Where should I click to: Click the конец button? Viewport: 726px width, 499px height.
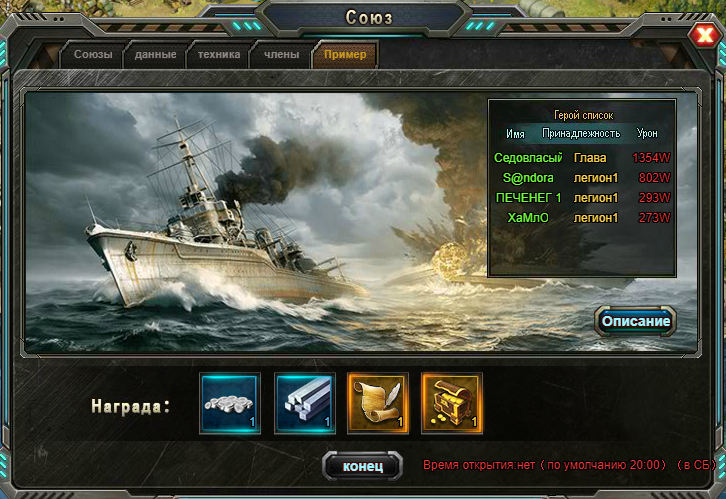click(x=362, y=466)
